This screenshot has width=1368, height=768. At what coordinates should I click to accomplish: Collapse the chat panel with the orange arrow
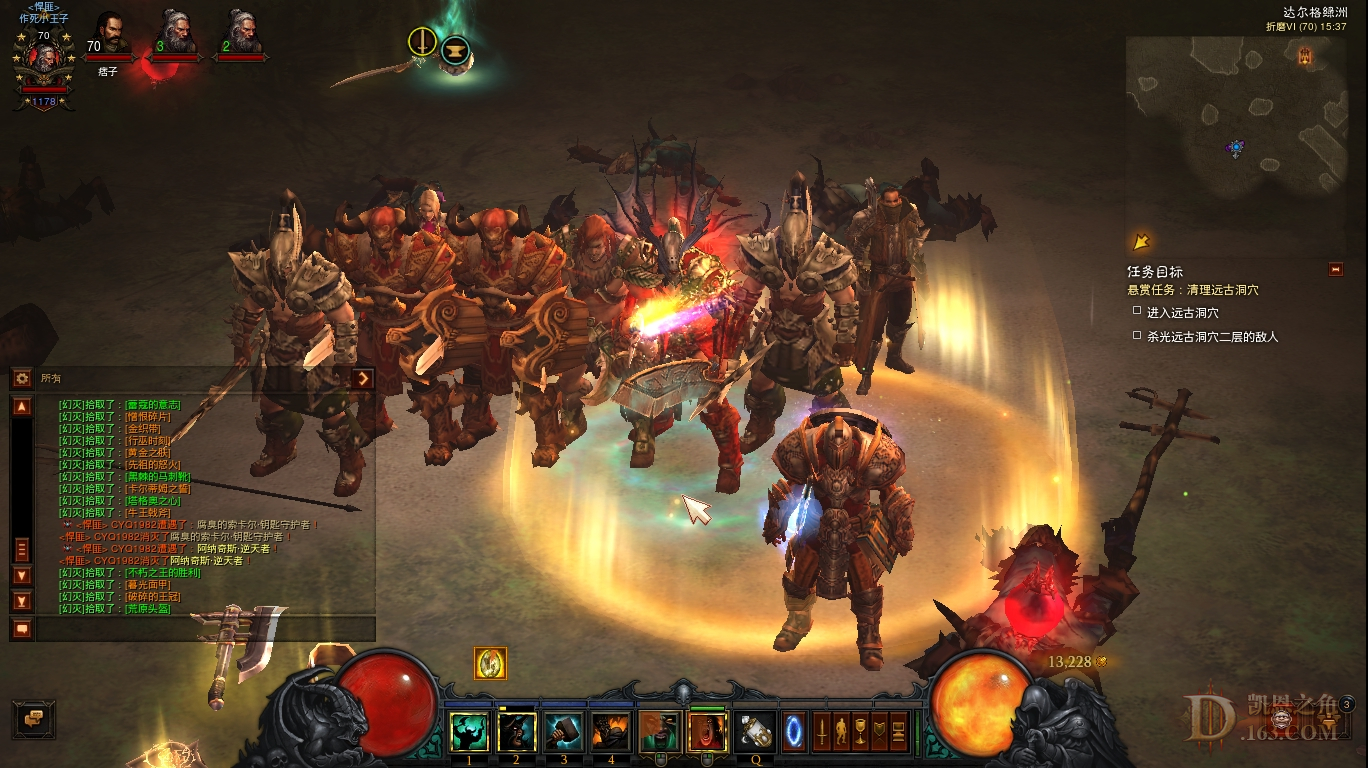tap(363, 379)
